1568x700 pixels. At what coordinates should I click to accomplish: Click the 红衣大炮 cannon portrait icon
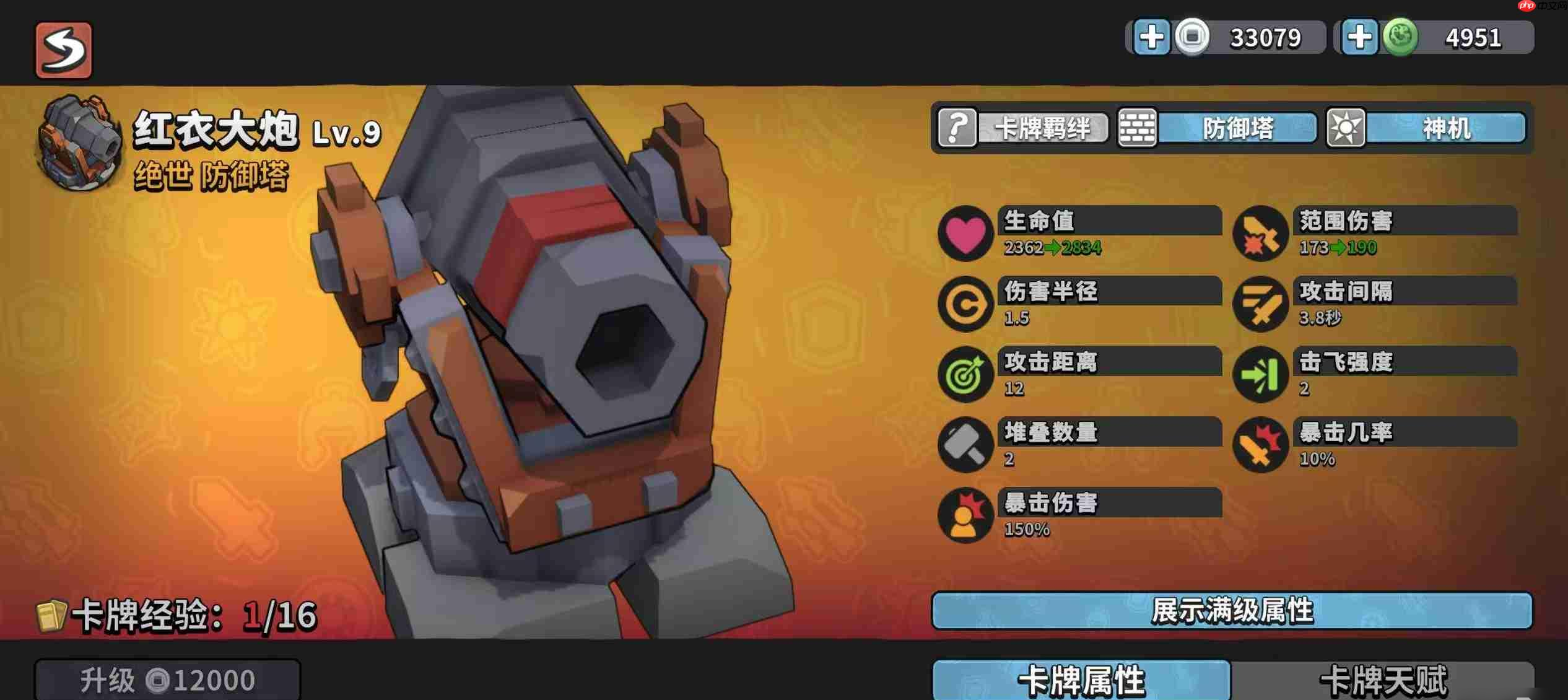(81, 144)
